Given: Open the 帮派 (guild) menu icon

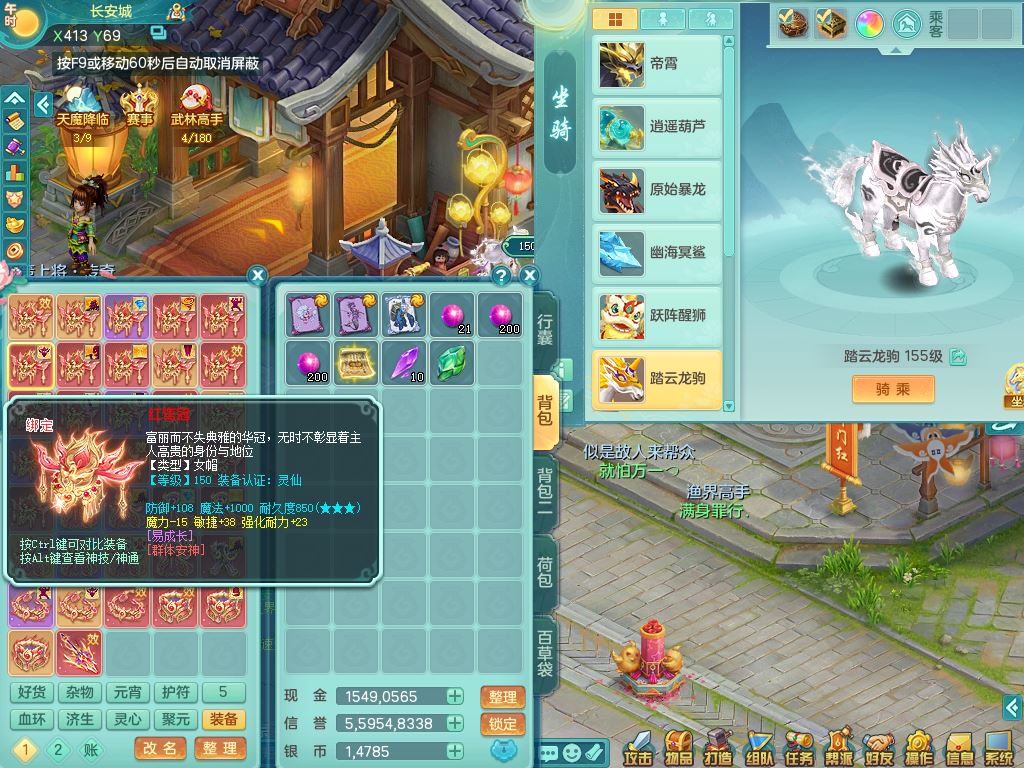Looking at the screenshot, I should (x=839, y=746).
